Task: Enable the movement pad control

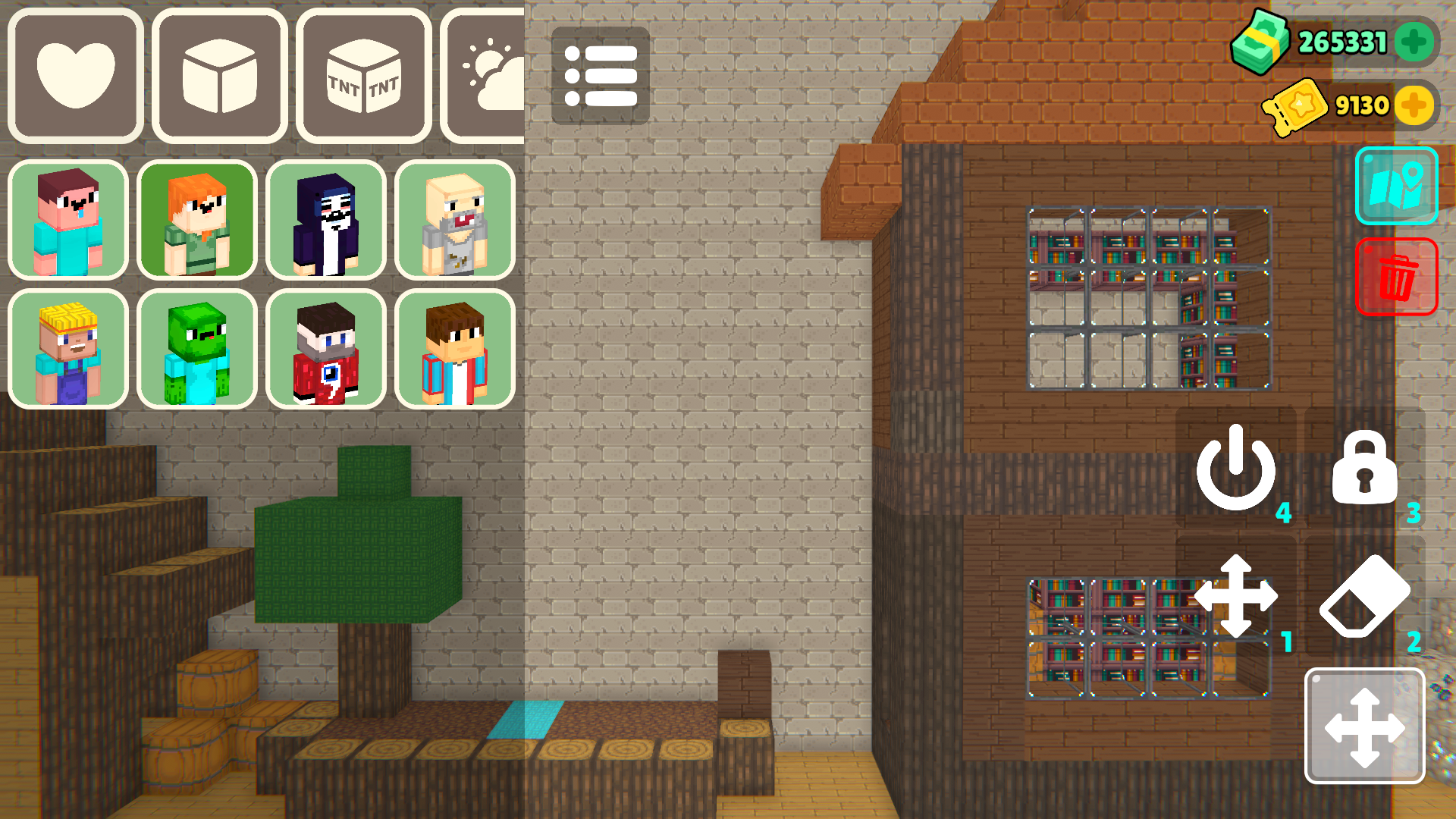Action: 1365,726
